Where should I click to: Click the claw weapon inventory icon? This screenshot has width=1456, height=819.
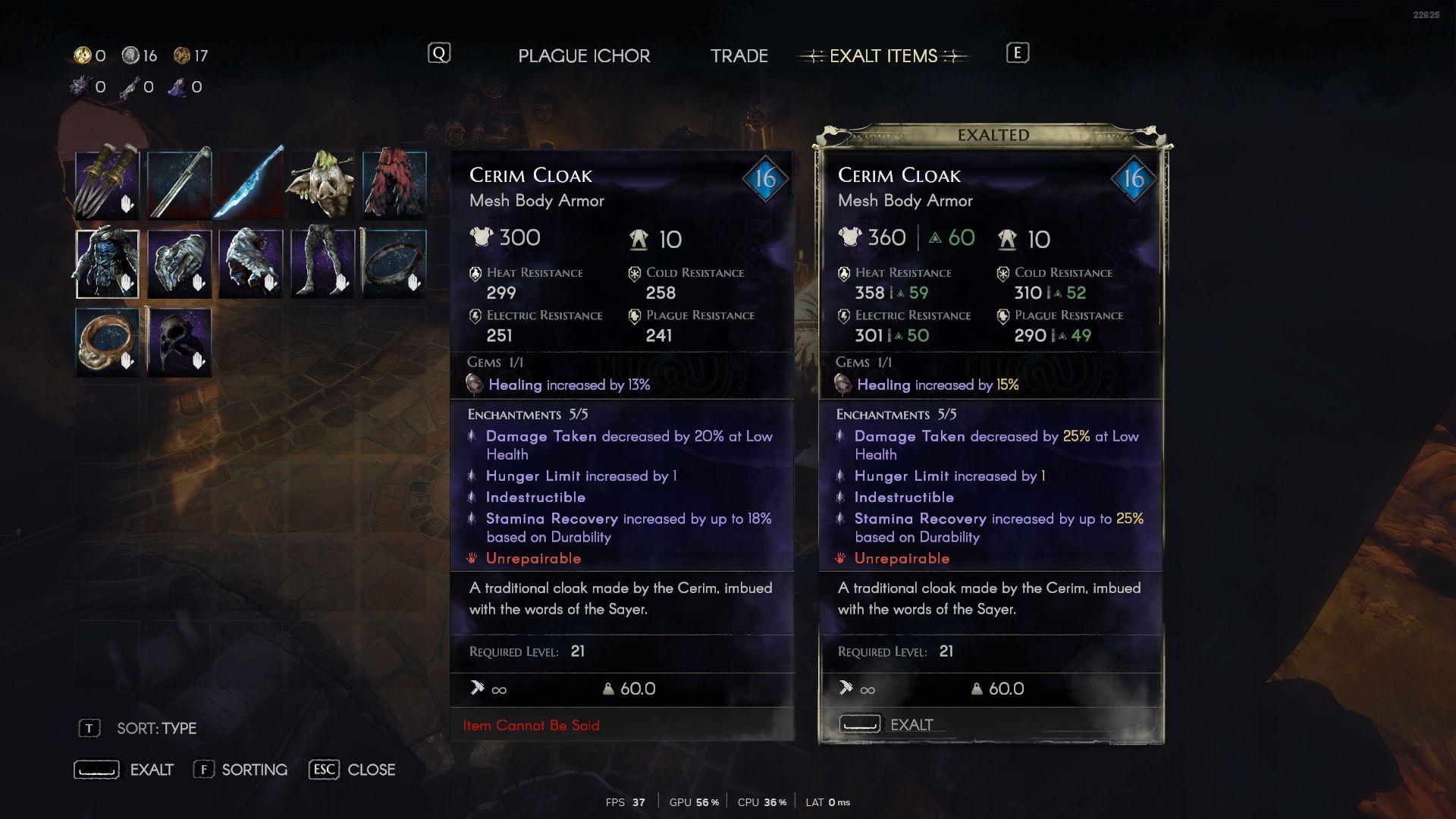(106, 184)
